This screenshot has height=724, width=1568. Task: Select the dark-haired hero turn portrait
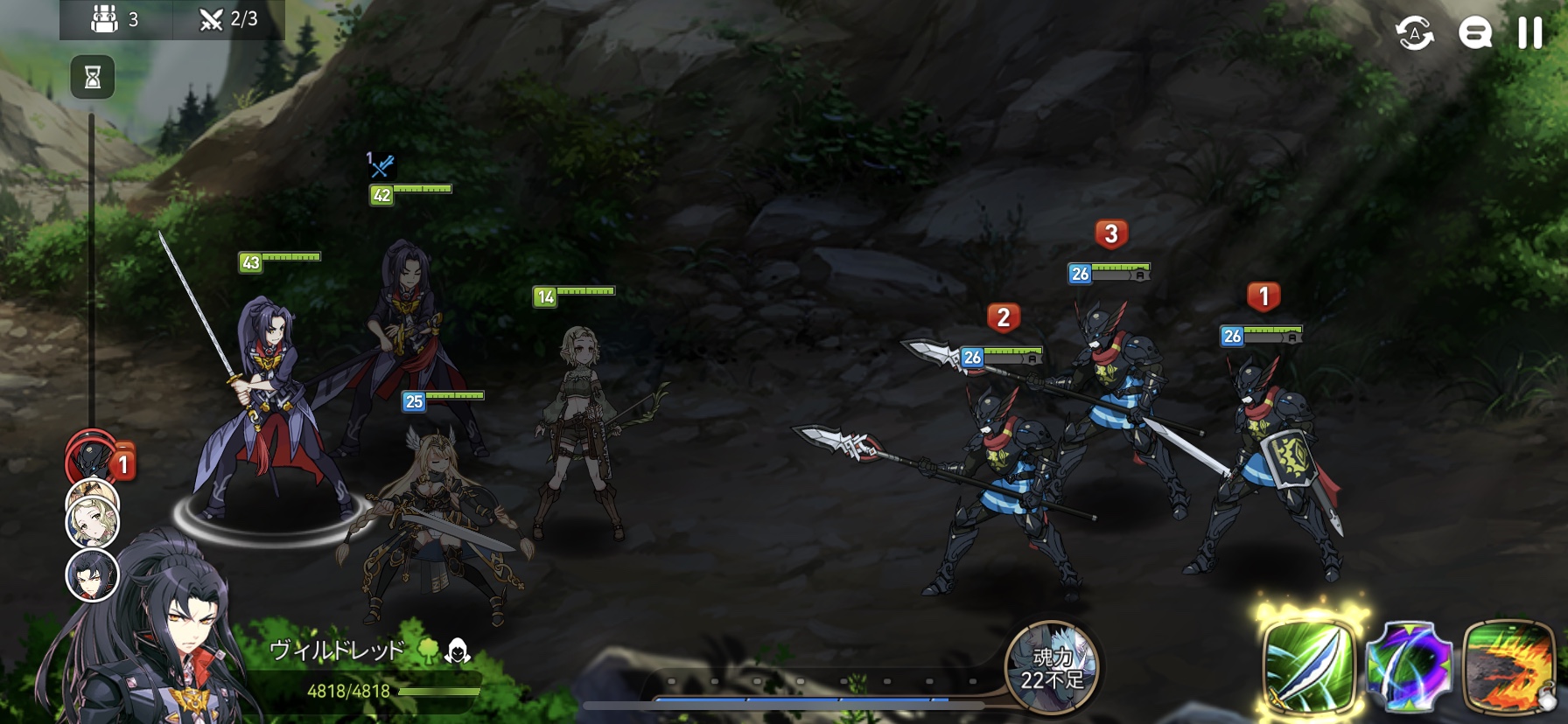pyautogui.click(x=92, y=575)
